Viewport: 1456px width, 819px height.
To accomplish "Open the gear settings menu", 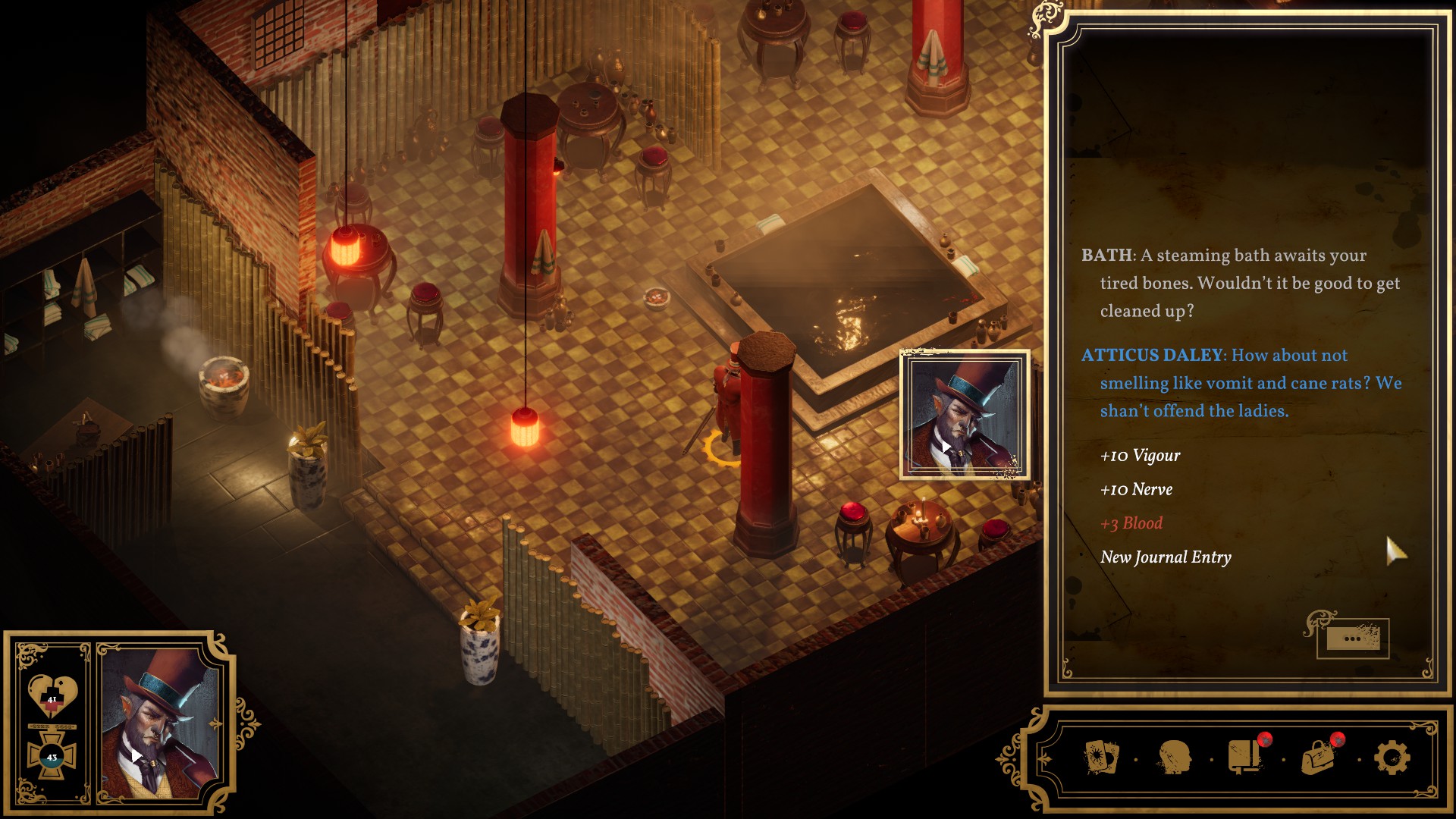I will [1392, 757].
